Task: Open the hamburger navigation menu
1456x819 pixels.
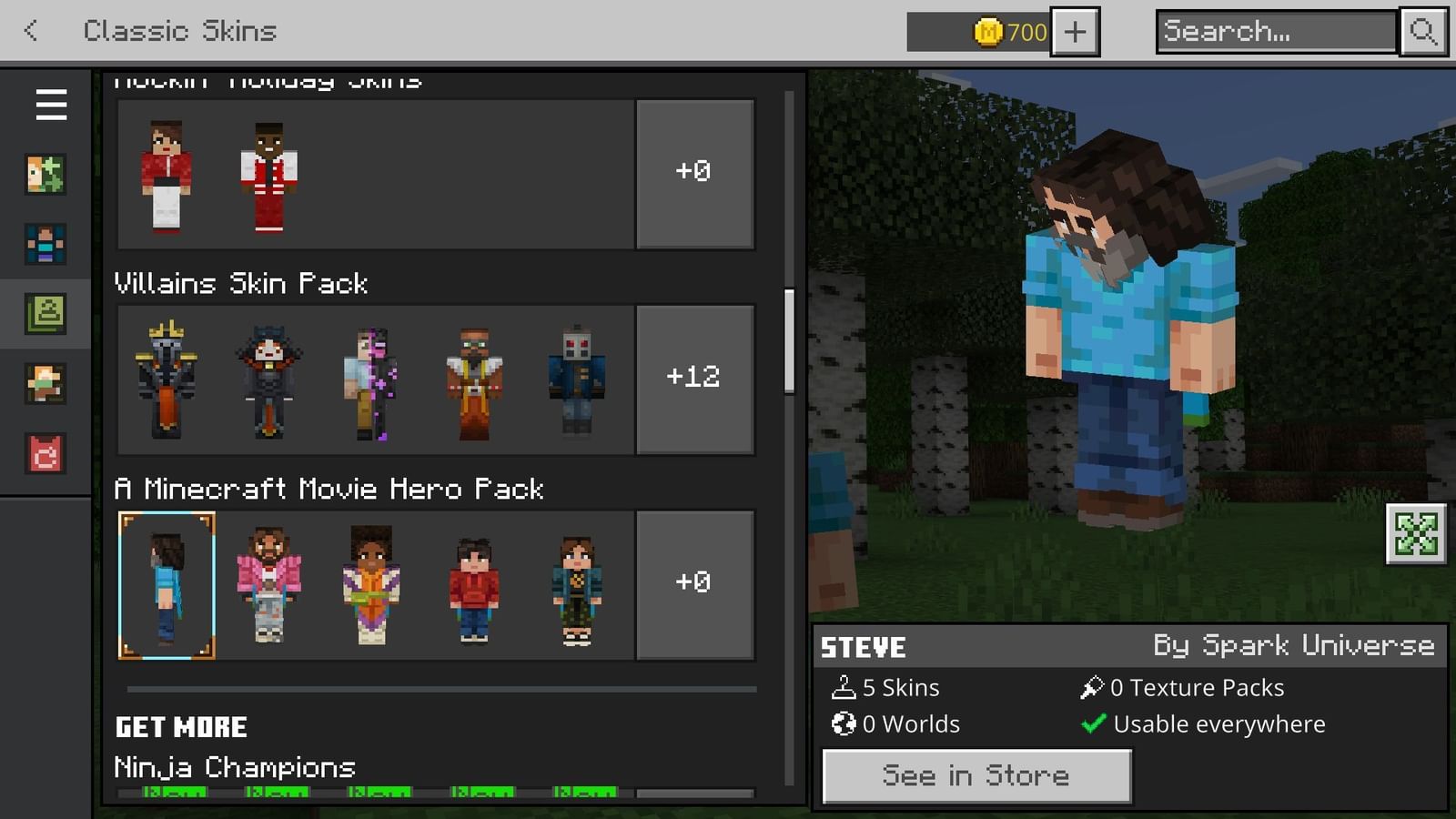Action: click(x=50, y=106)
